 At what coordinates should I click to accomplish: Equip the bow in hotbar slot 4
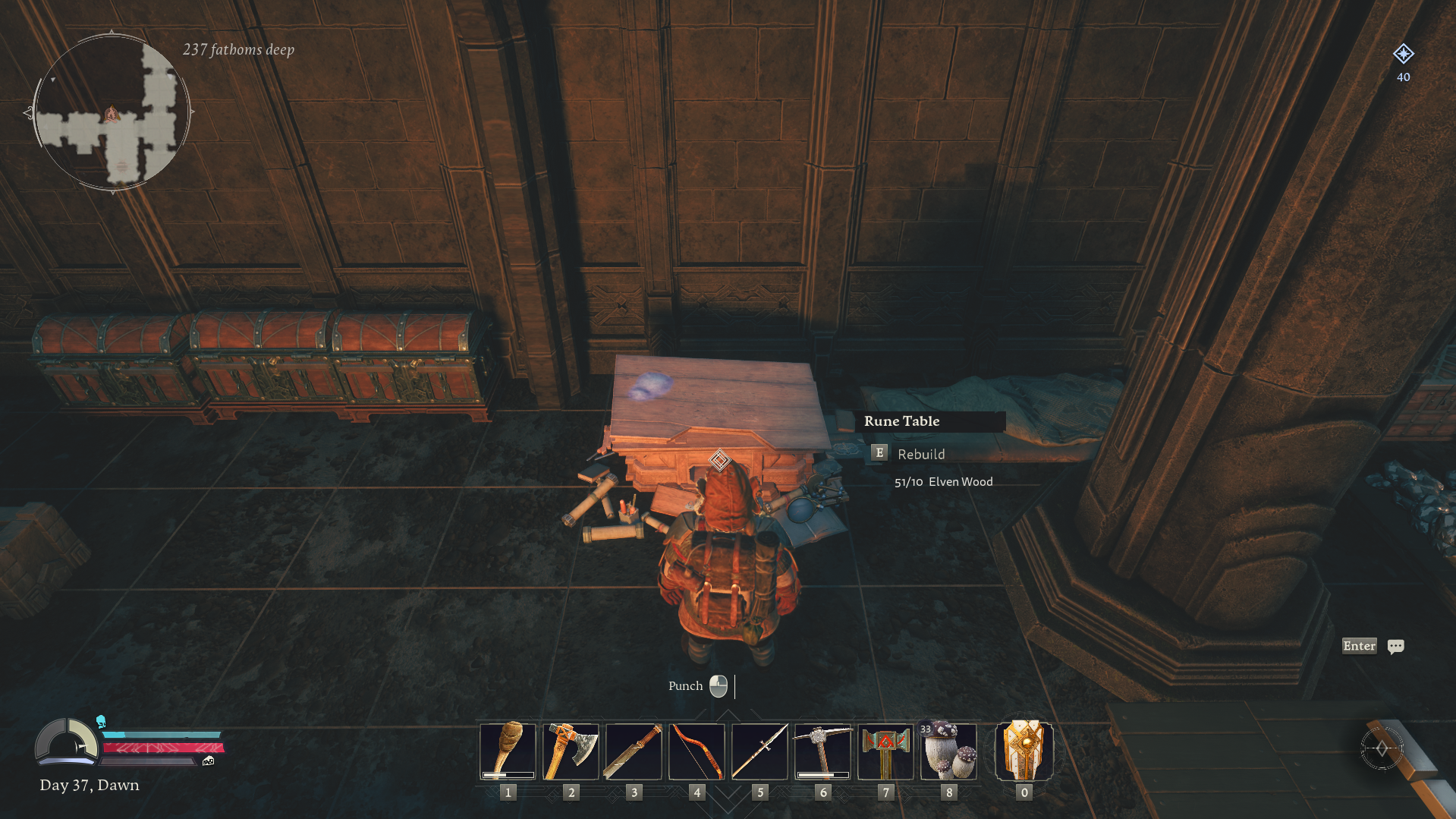(x=697, y=750)
